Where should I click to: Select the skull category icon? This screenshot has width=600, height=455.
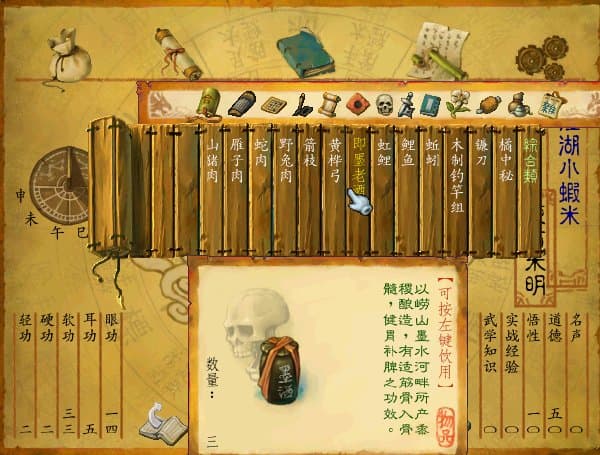point(384,103)
